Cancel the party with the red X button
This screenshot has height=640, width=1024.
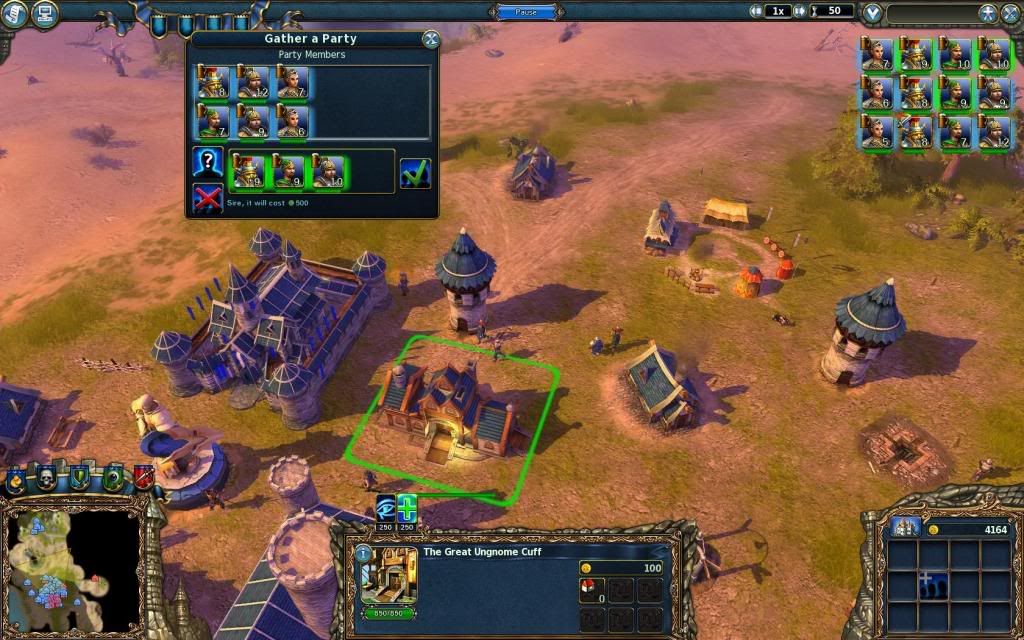point(207,199)
